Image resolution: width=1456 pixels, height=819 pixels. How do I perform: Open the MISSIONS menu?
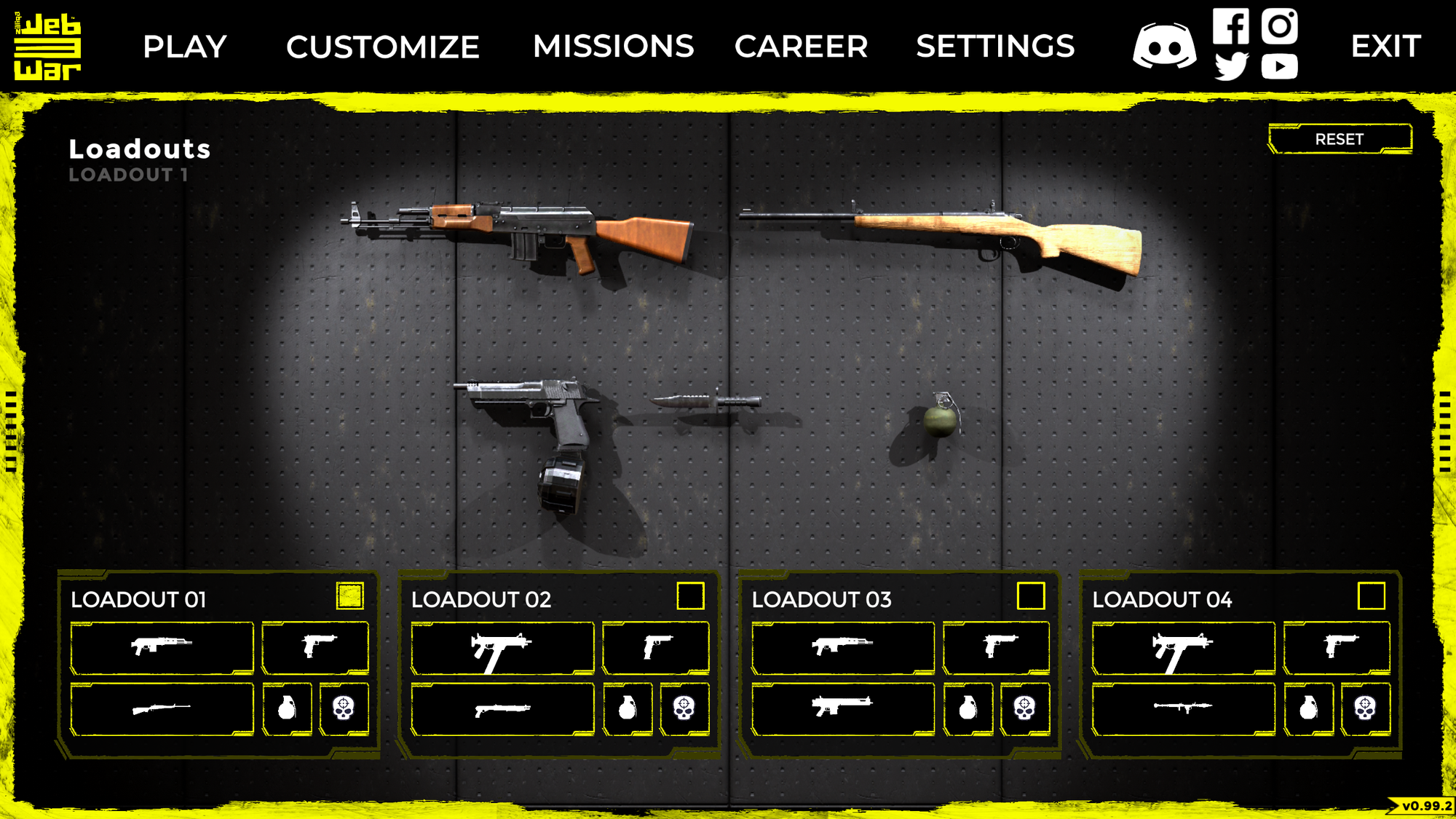(x=613, y=47)
